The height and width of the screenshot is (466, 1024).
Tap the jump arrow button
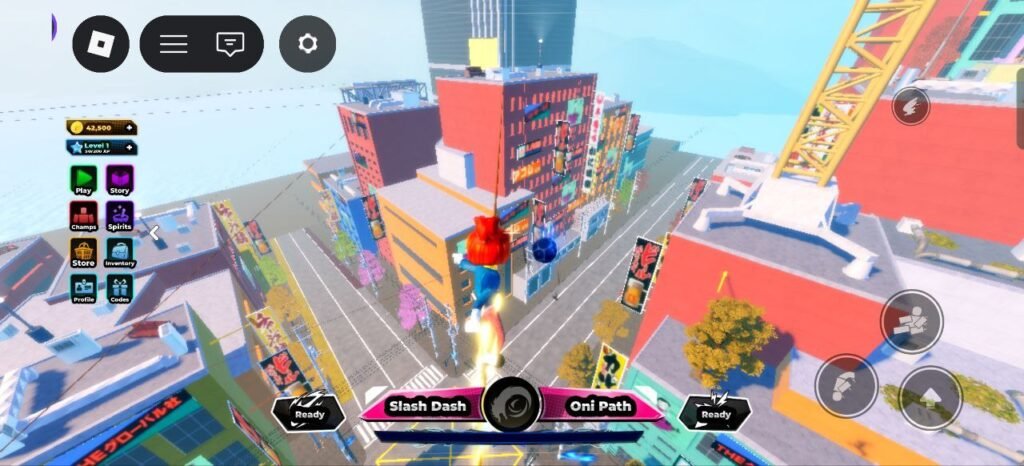pyautogui.click(x=930, y=398)
